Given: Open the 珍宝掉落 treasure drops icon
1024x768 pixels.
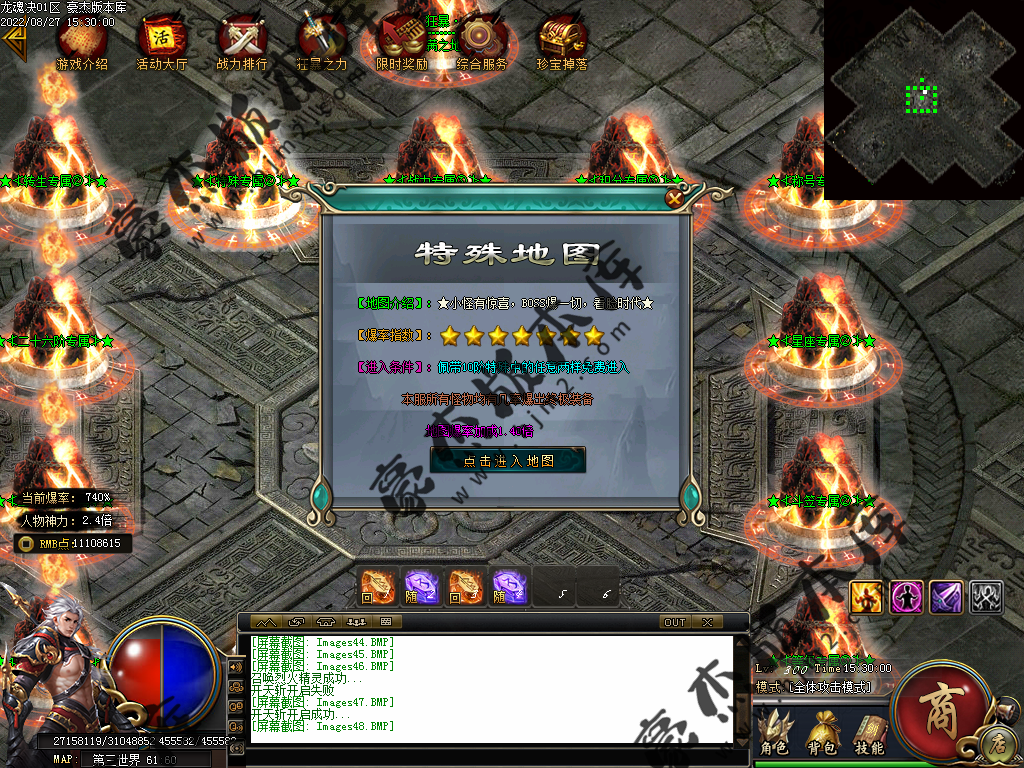Looking at the screenshot, I should tap(562, 41).
